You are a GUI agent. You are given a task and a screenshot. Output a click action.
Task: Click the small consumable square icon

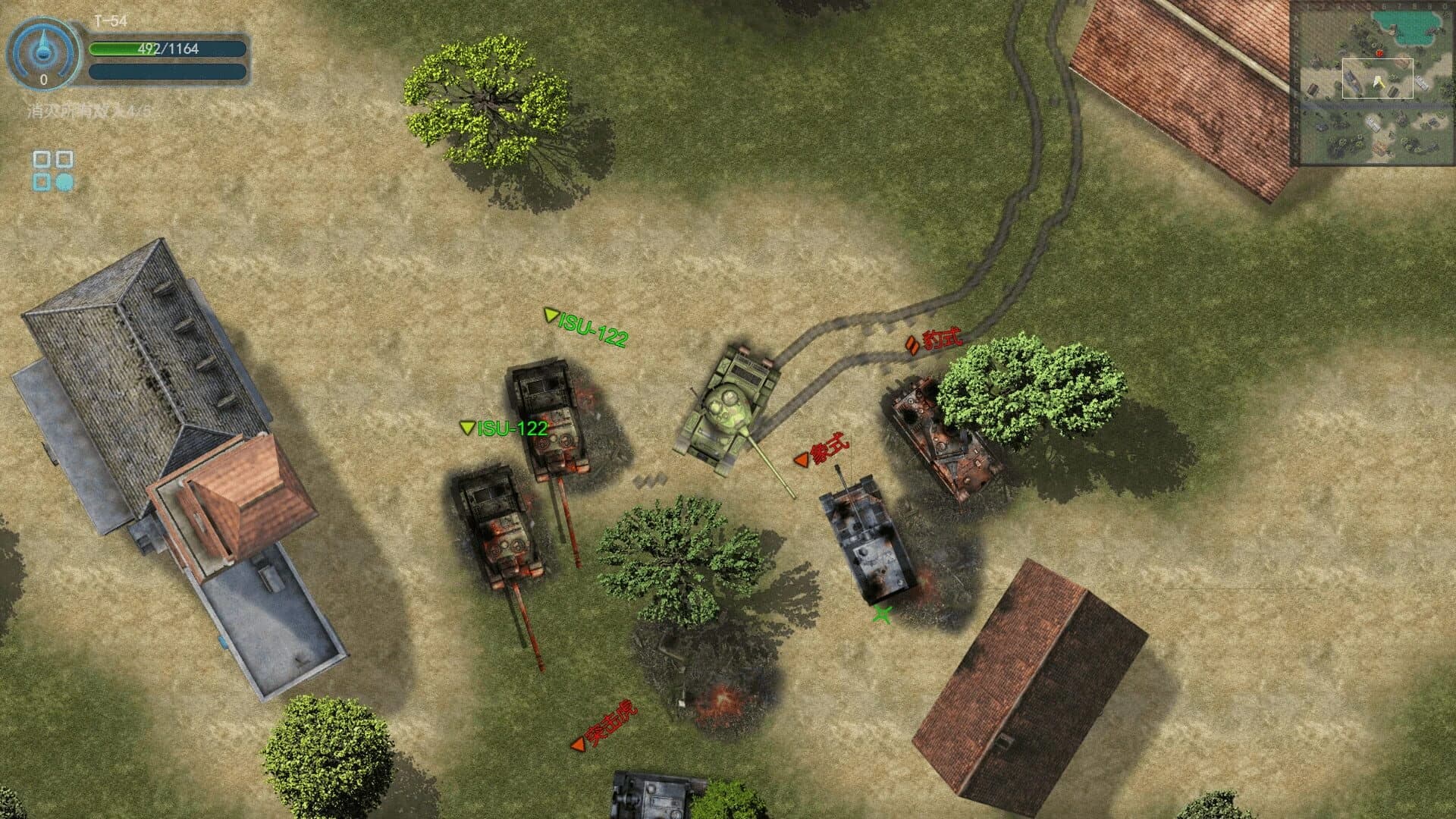tap(43, 183)
